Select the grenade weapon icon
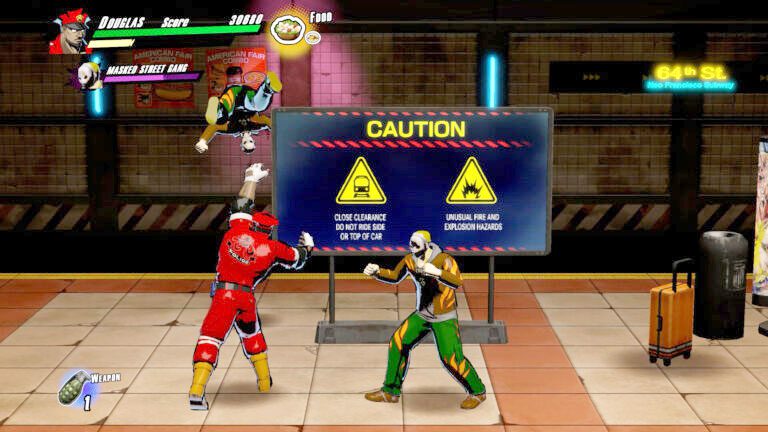768x432 pixels. [74, 389]
